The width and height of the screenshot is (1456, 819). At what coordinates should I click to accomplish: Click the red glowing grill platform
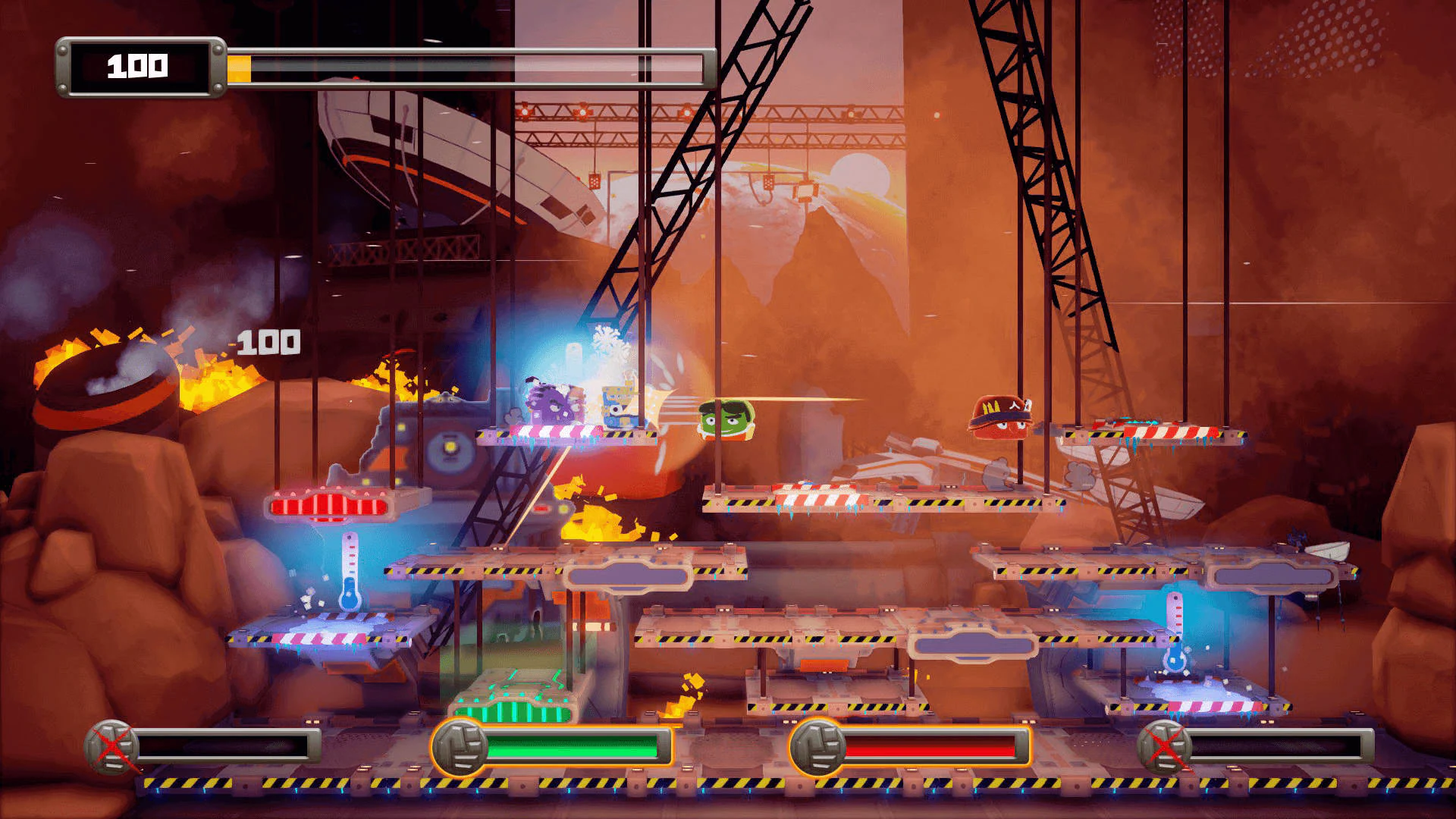pos(330,507)
